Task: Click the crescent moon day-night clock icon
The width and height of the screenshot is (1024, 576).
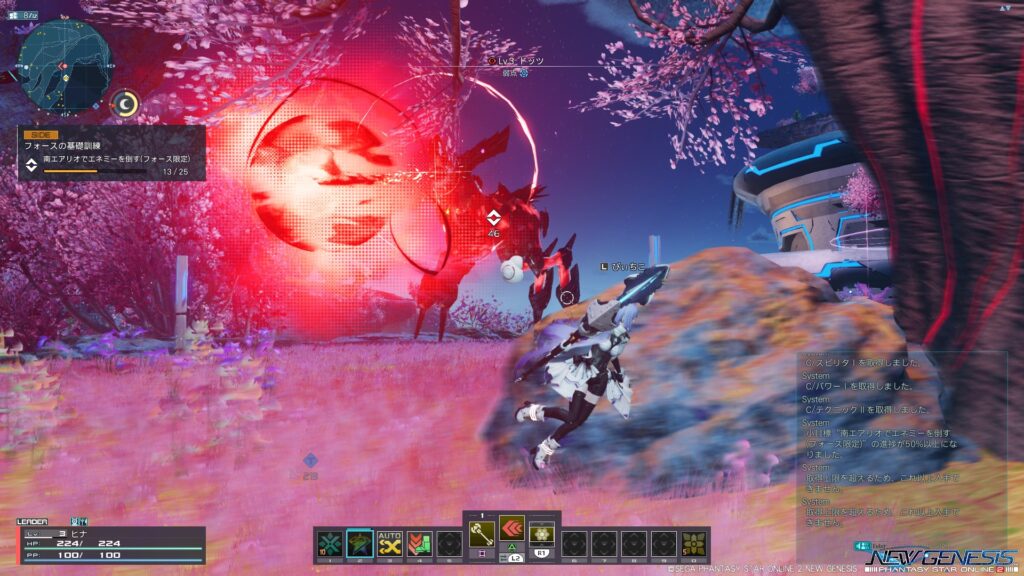Action: coord(124,103)
